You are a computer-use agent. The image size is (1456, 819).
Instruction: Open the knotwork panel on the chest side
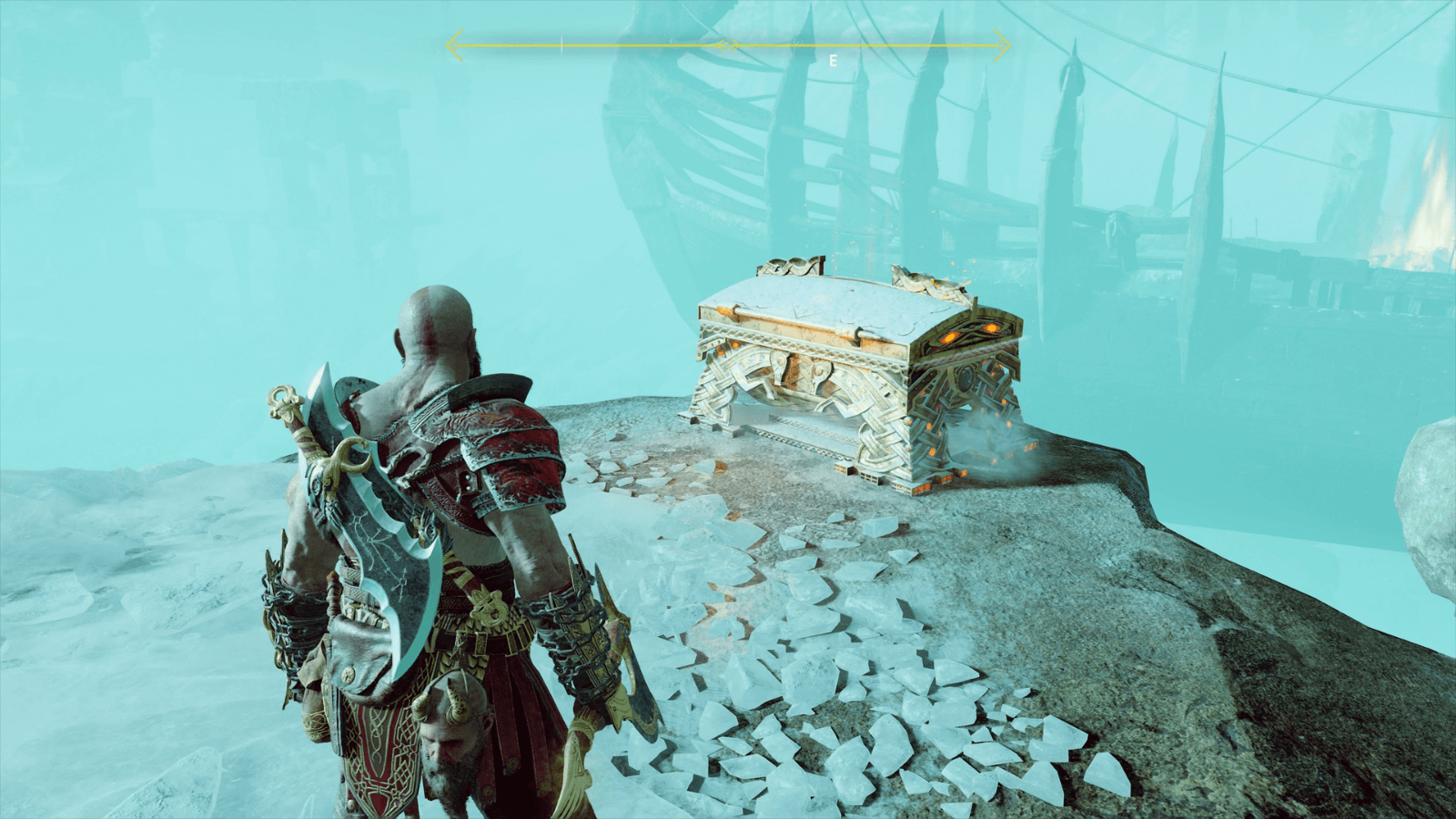(801, 400)
